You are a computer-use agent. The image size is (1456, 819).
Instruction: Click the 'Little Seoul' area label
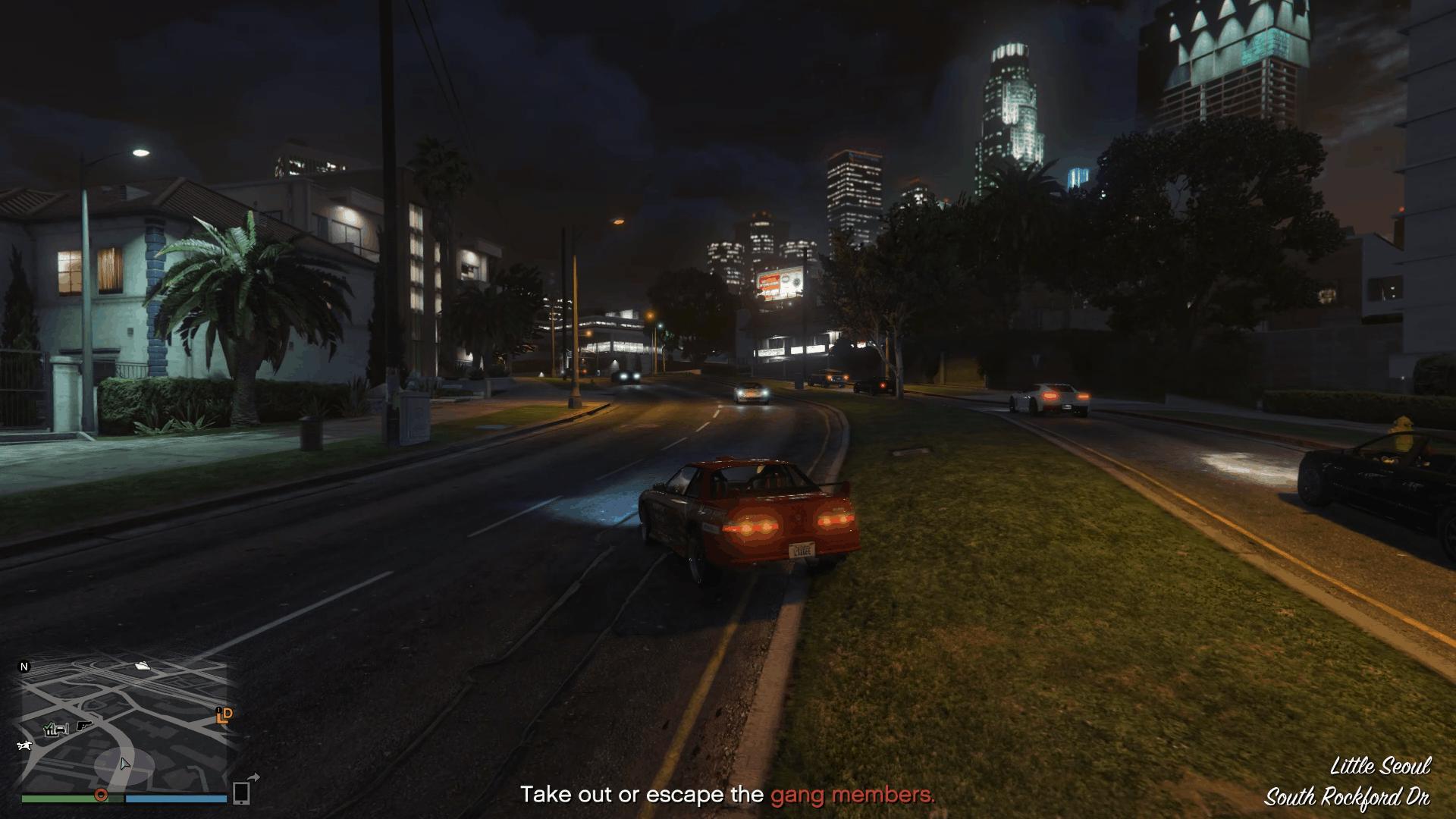tap(1382, 767)
